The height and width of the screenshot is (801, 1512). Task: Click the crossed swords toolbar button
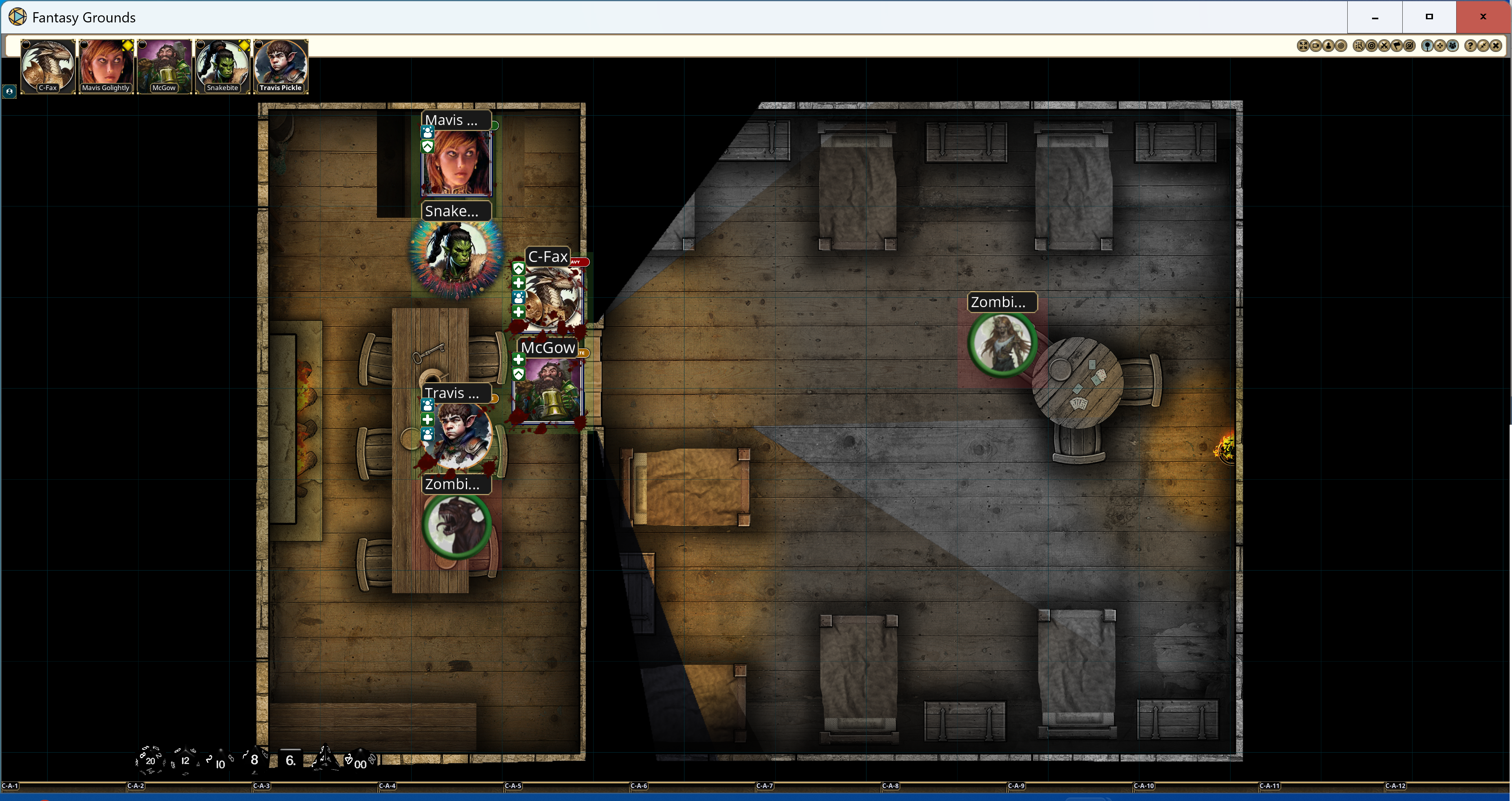(x=1384, y=46)
